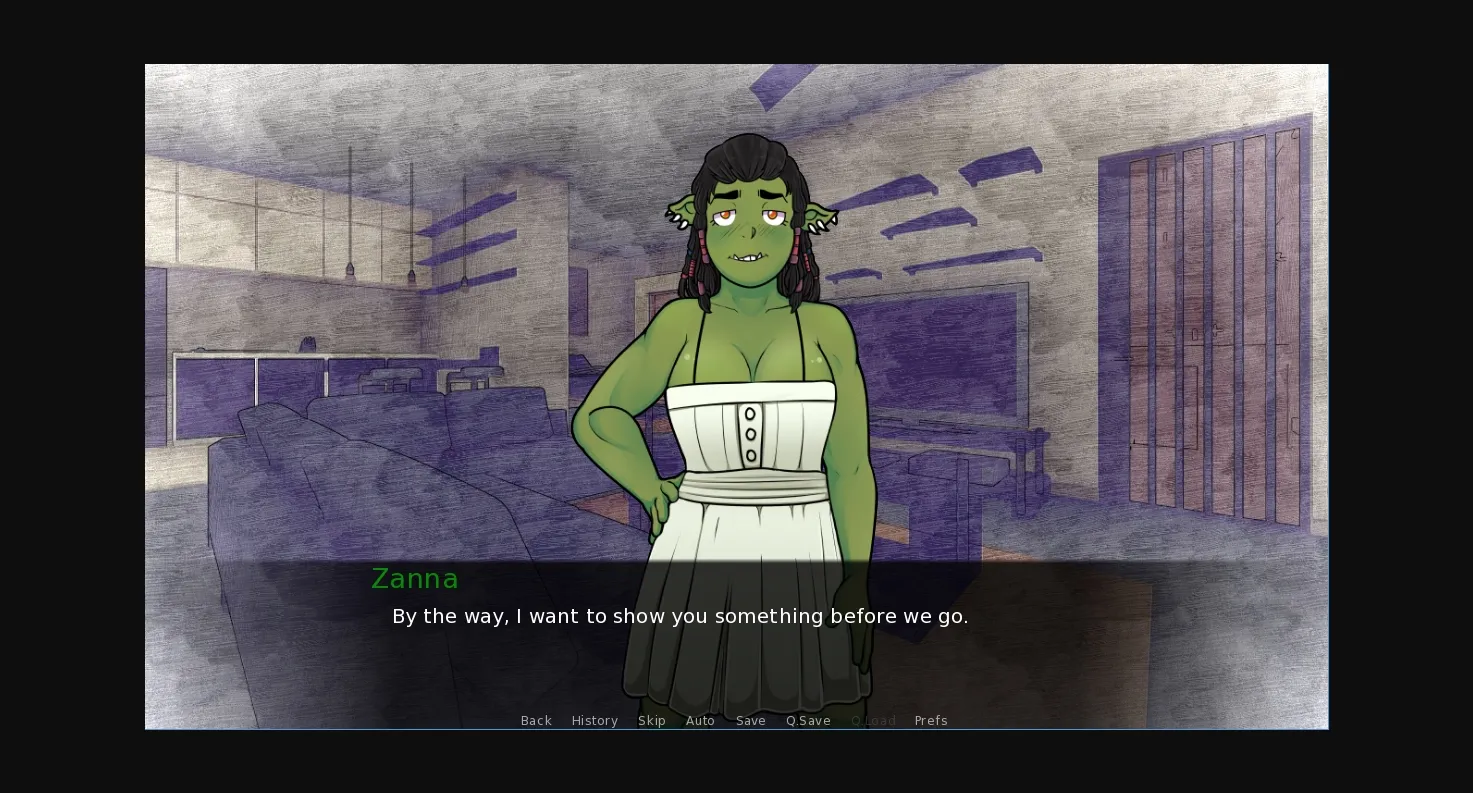Image resolution: width=1473 pixels, height=793 pixels.
Task: Click the grayed-out Q.Load option
Action: [x=872, y=720]
